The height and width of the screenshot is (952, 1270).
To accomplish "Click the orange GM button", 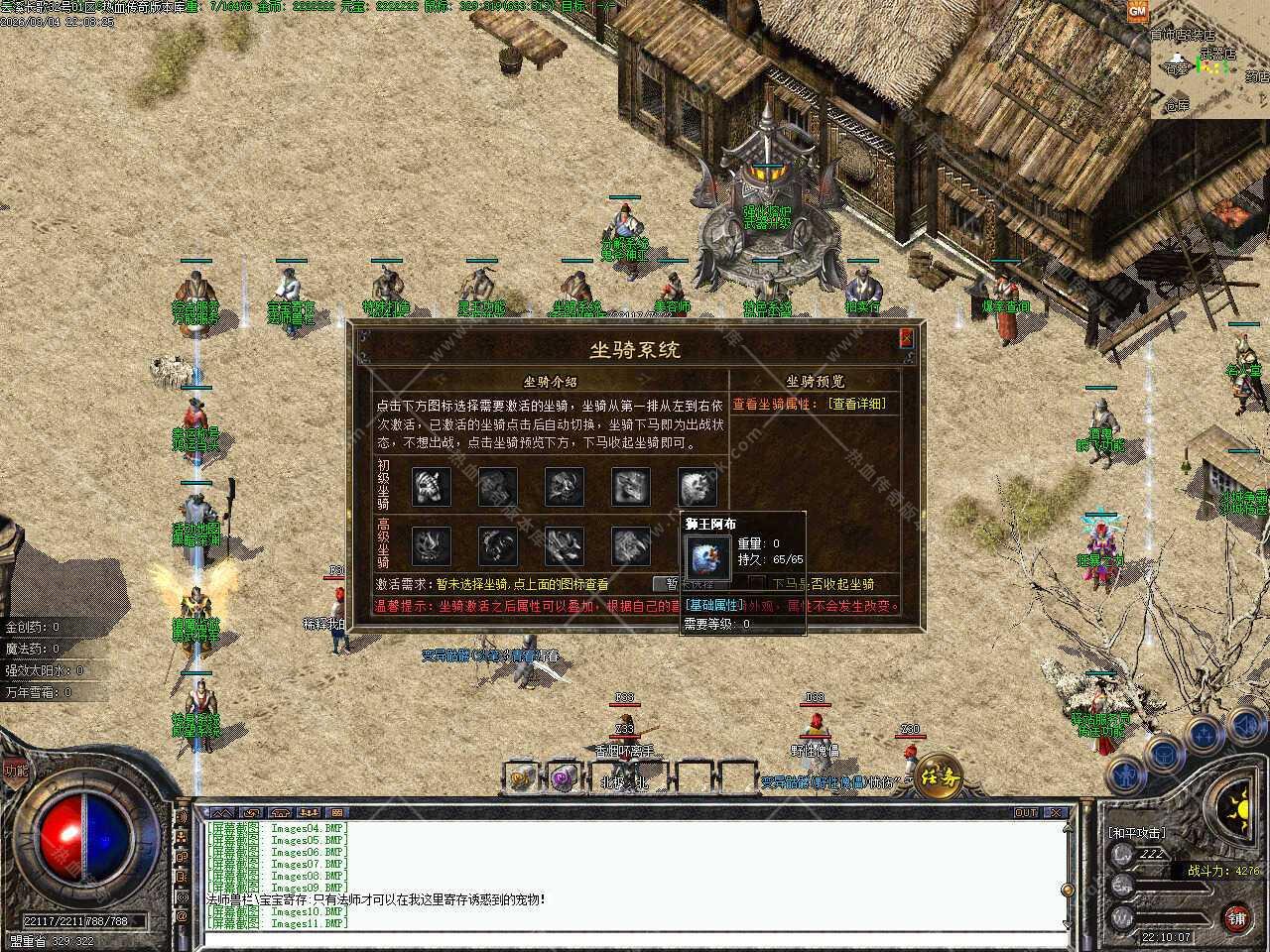I will pyautogui.click(x=1137, y=10).
